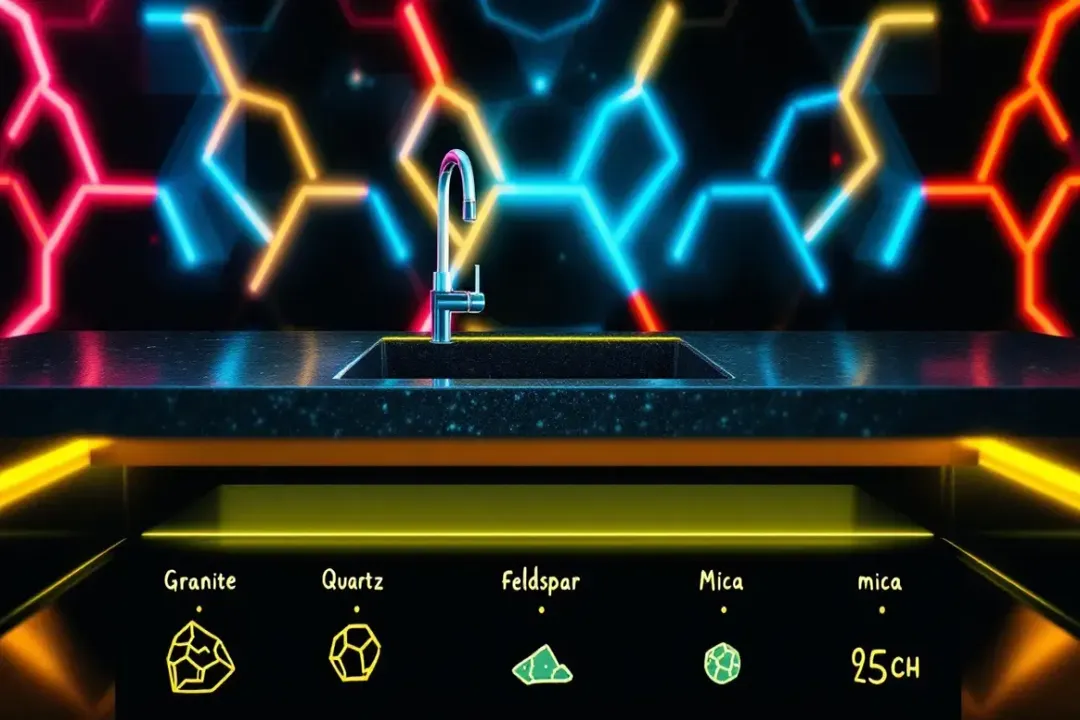Select the round green Mica icon
This screenshot has height=720, width=1080.
(720, 663)
